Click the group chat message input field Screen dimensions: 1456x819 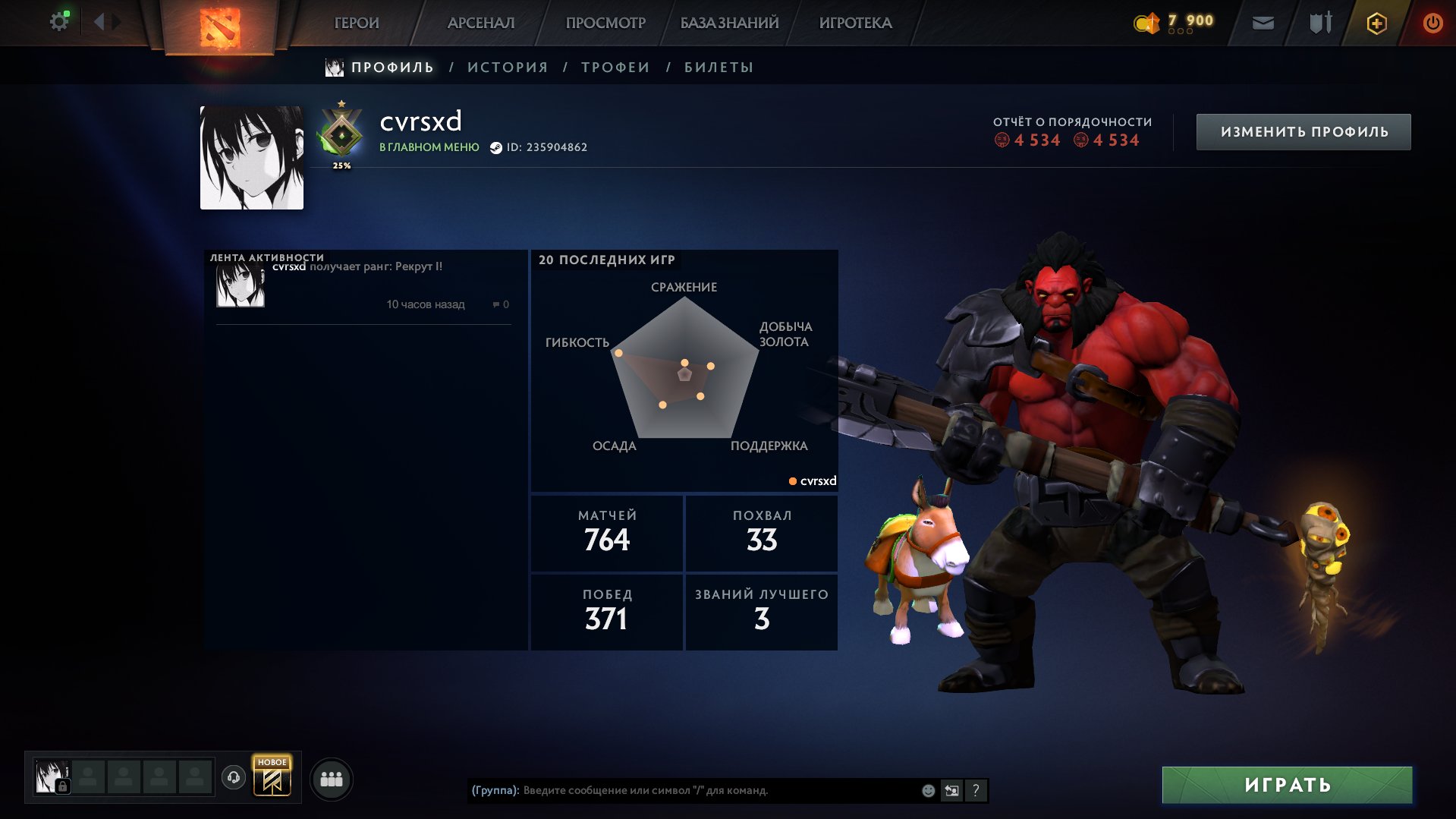(683, 790)
